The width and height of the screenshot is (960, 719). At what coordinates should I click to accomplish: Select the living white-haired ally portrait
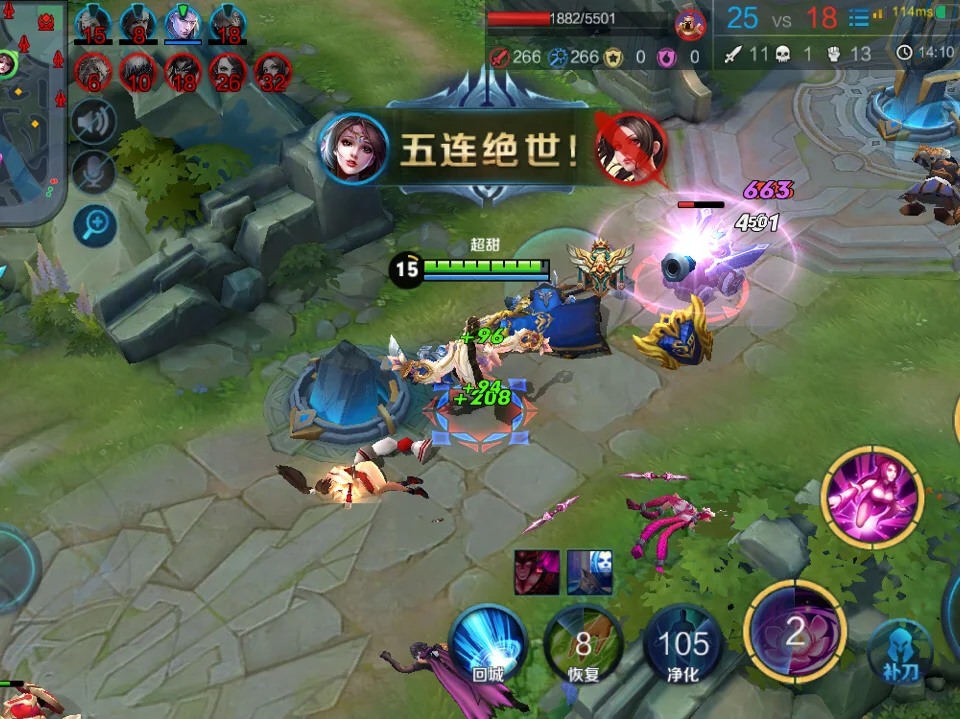click(183, 23)
